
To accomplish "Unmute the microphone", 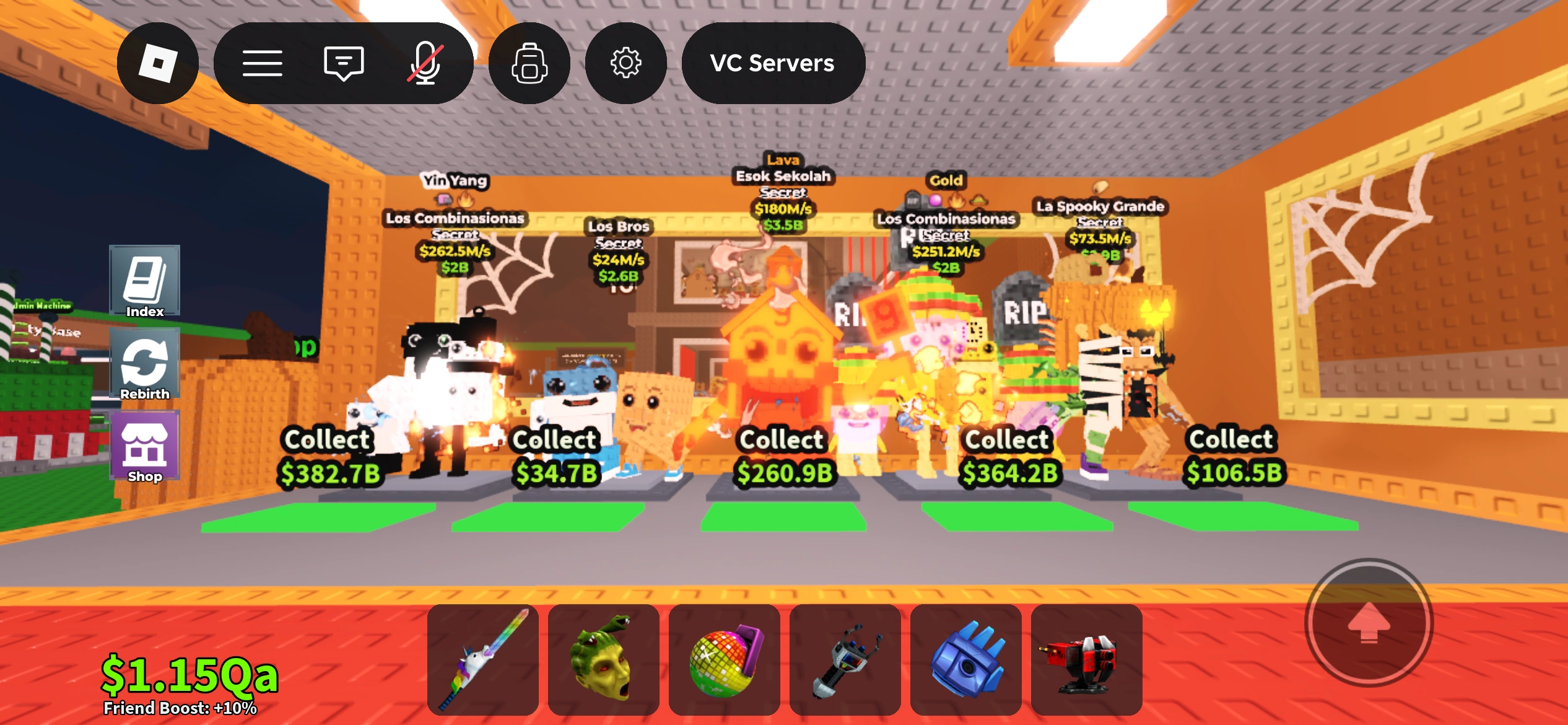I will [x=425, y=63].
